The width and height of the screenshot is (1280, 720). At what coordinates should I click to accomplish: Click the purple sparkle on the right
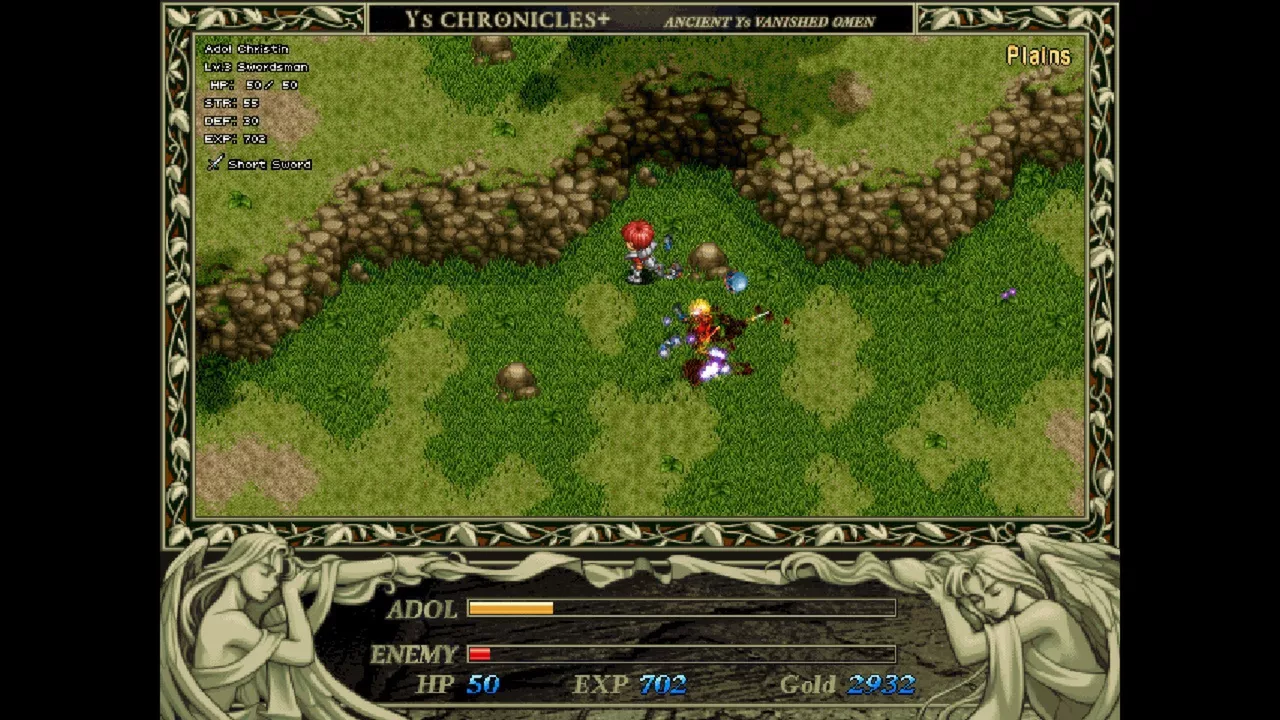tap(1008, 292)
